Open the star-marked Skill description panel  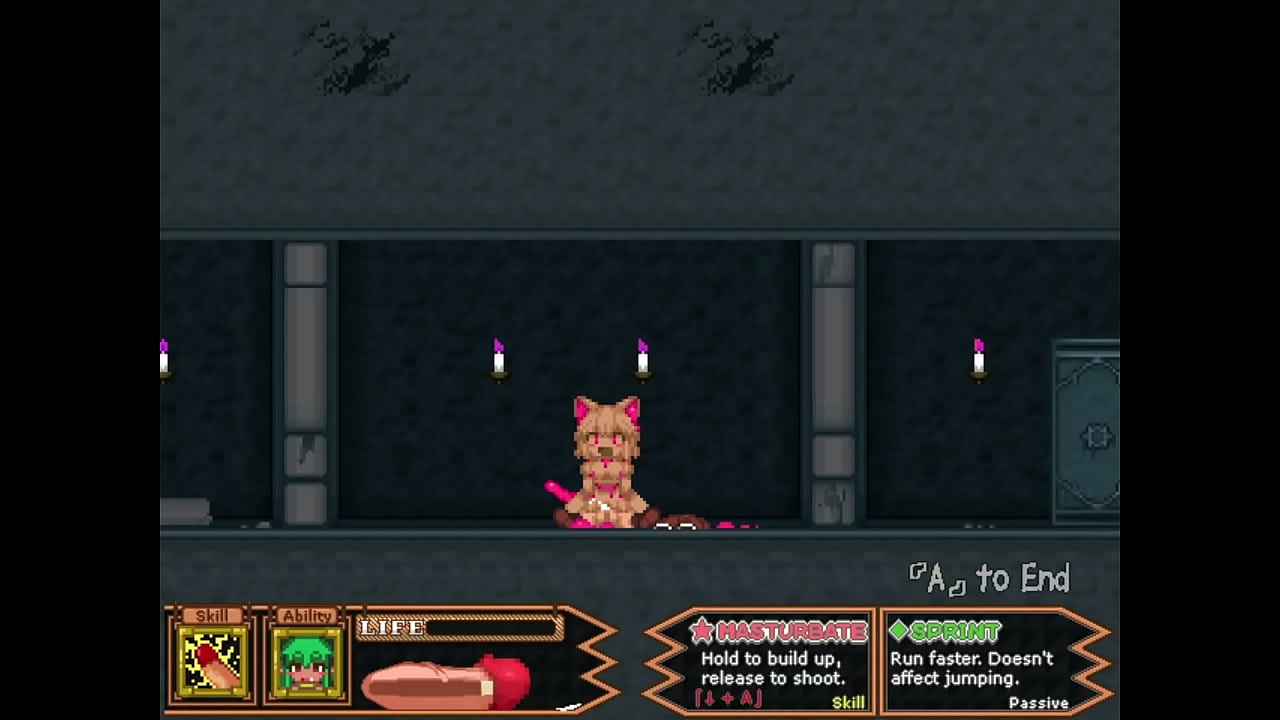click(777, 663)
